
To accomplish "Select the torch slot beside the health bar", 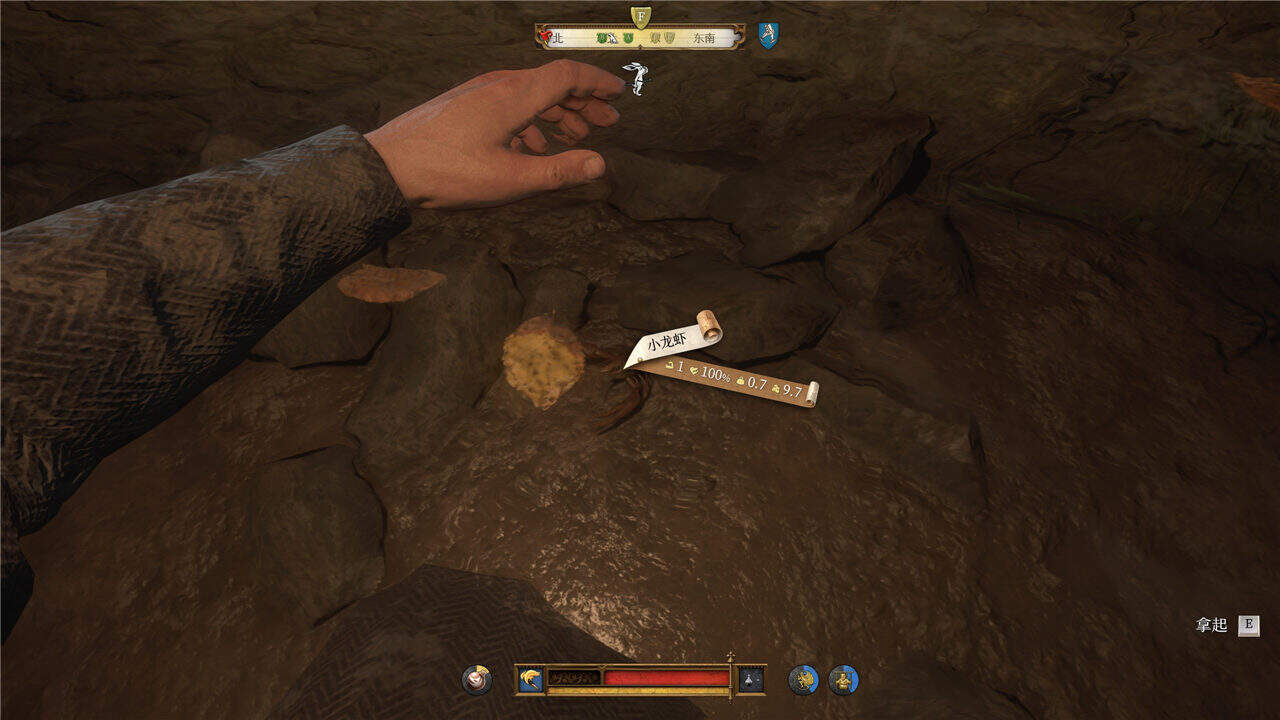I will pyautogui.click(x=530, y=680).
